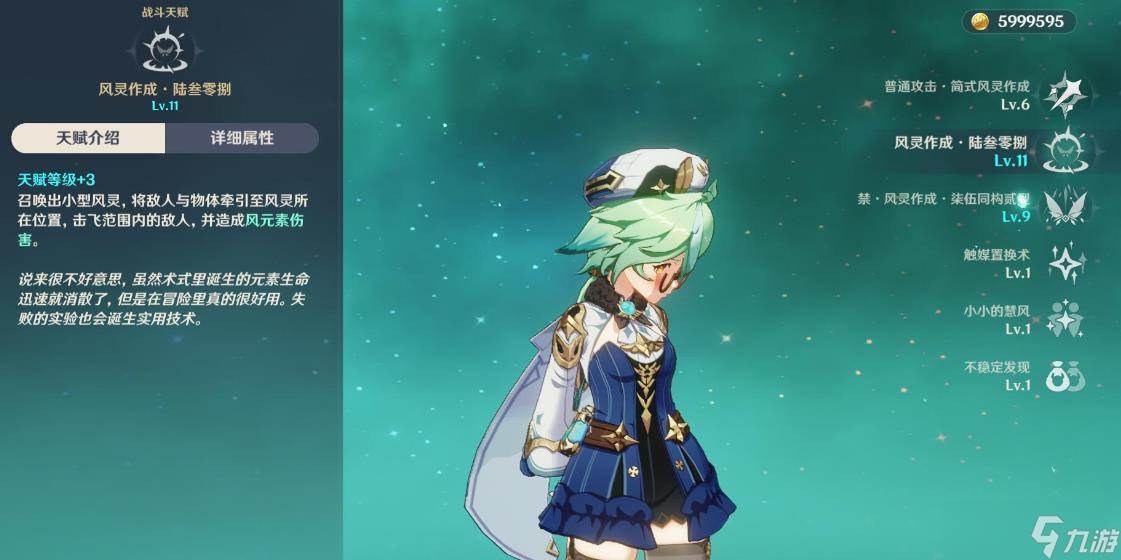Switch to the 天赋介绍 tab
The width and height of the screenshot is (1121, 560).
point(87,138)
